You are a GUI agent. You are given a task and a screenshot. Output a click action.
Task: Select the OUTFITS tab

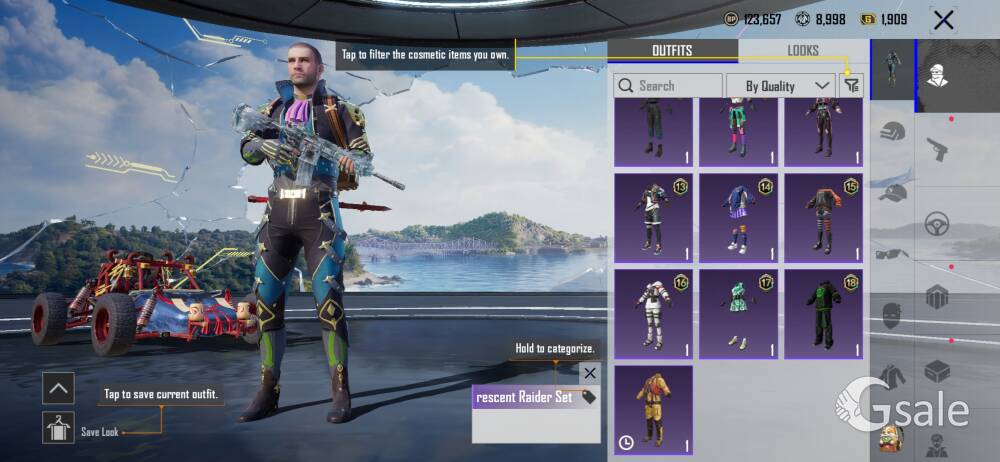point(672,51)
